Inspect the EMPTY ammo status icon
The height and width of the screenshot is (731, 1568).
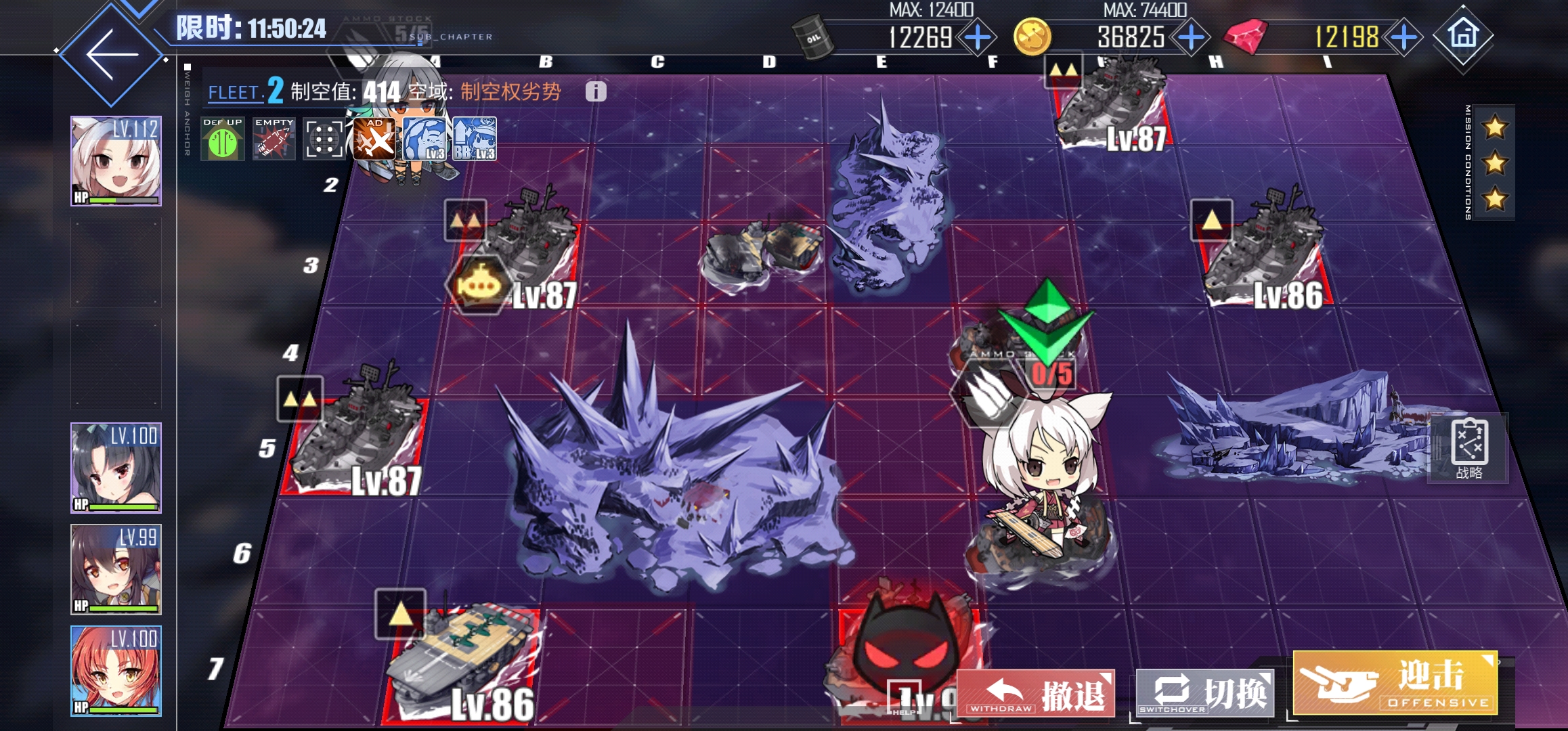click(x=274, y=139)
